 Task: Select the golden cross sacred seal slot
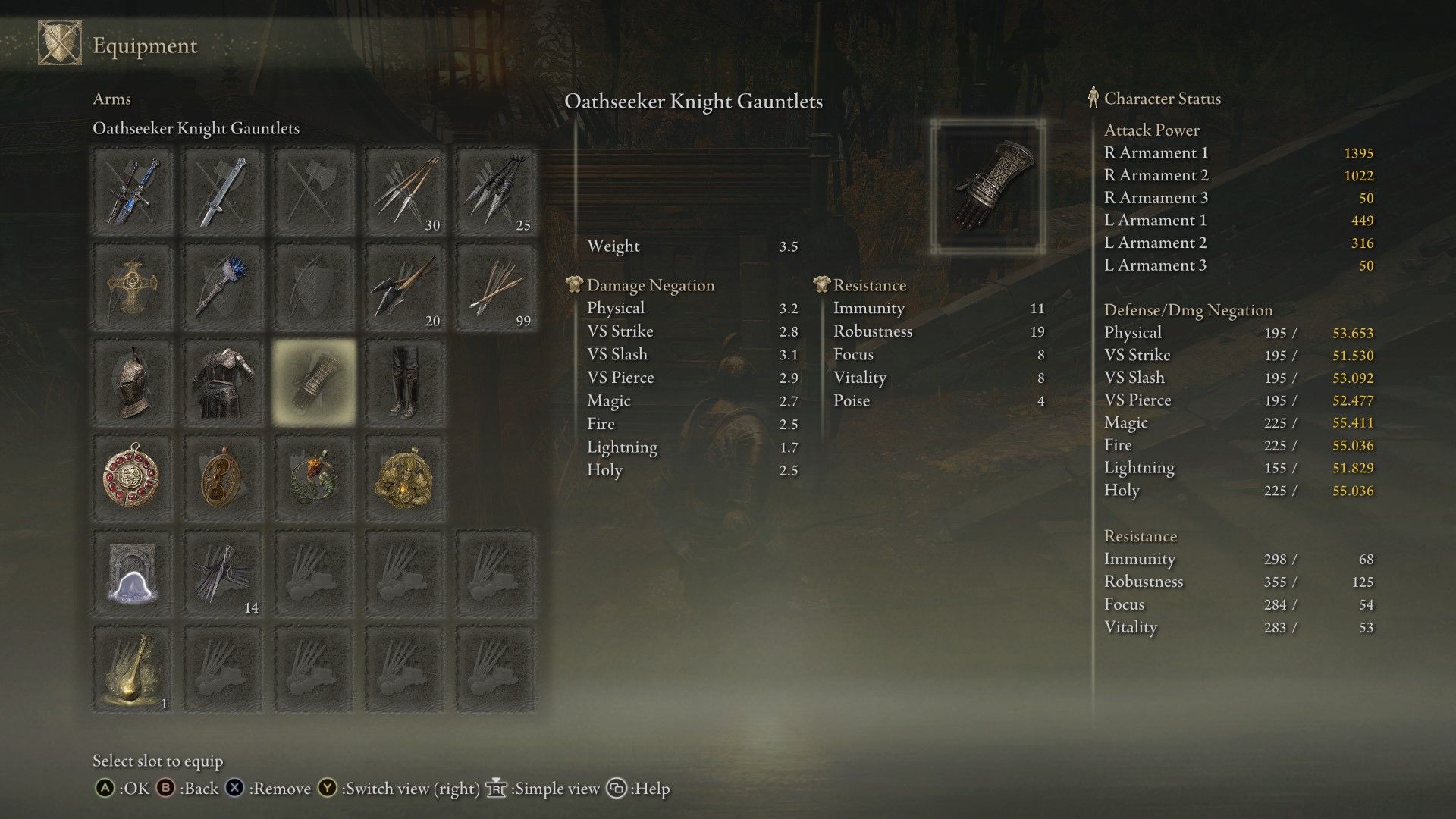coord(133,287)
